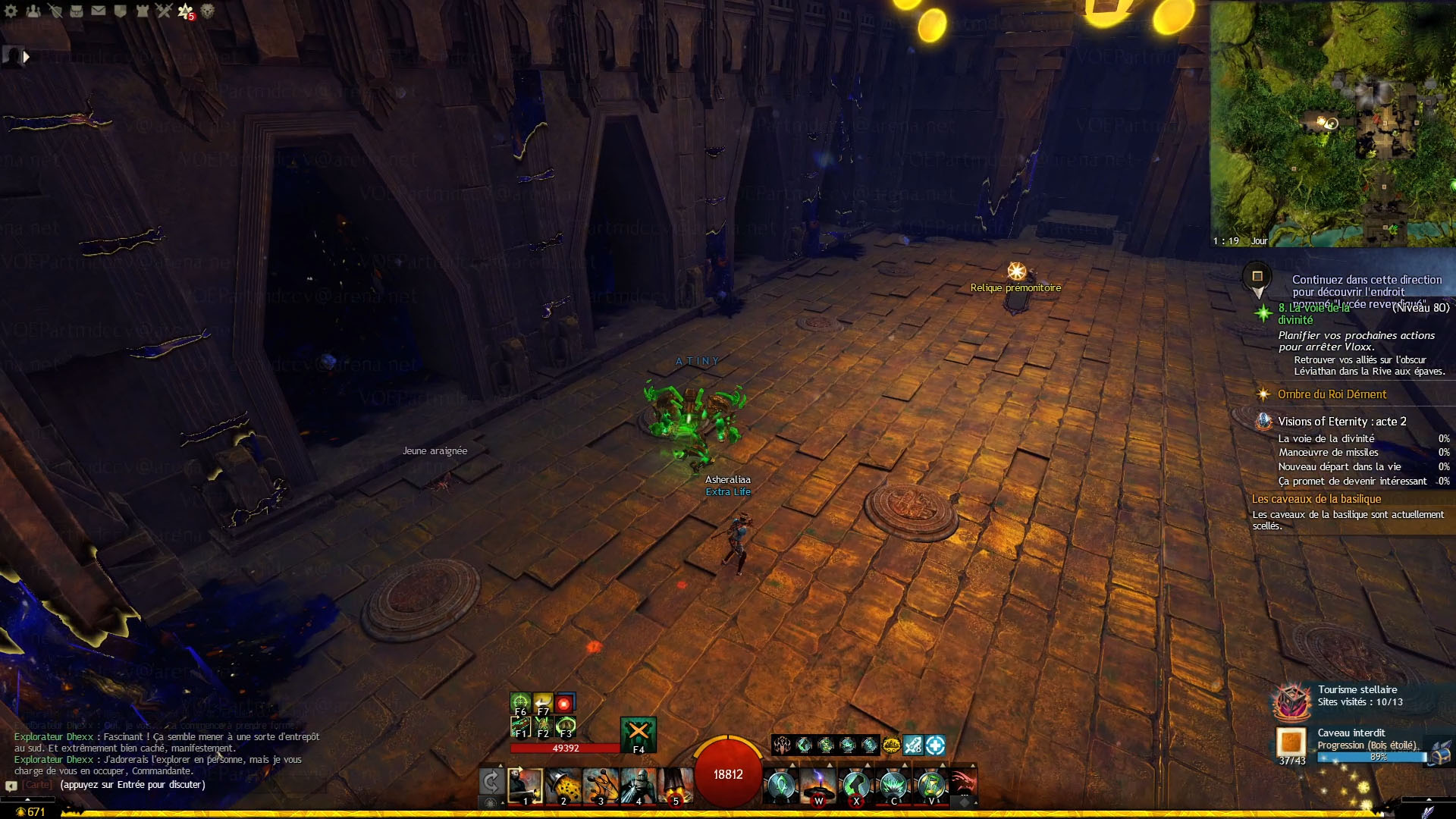This screenshot has width=1456, height=819.
Task: Use the armored knight skill in slot 4
Action: tap(638, 786)
